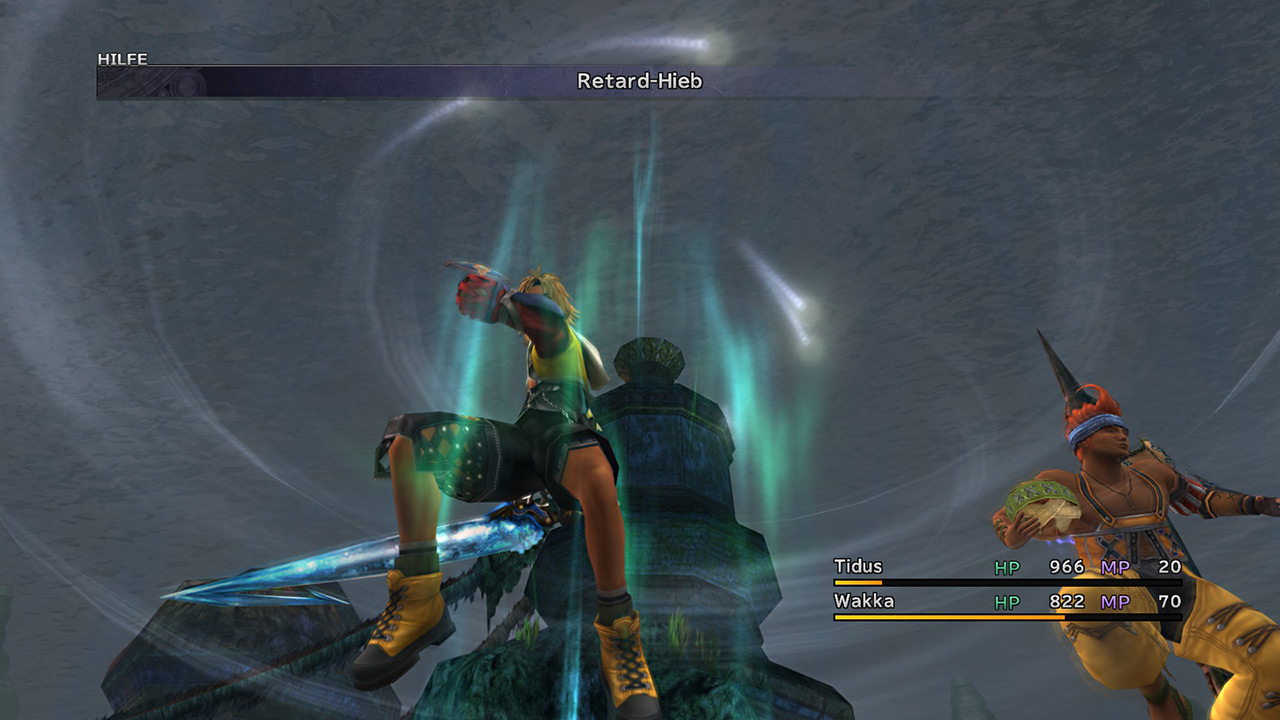Select Wakka in the party status list

(x=864, y=601)
